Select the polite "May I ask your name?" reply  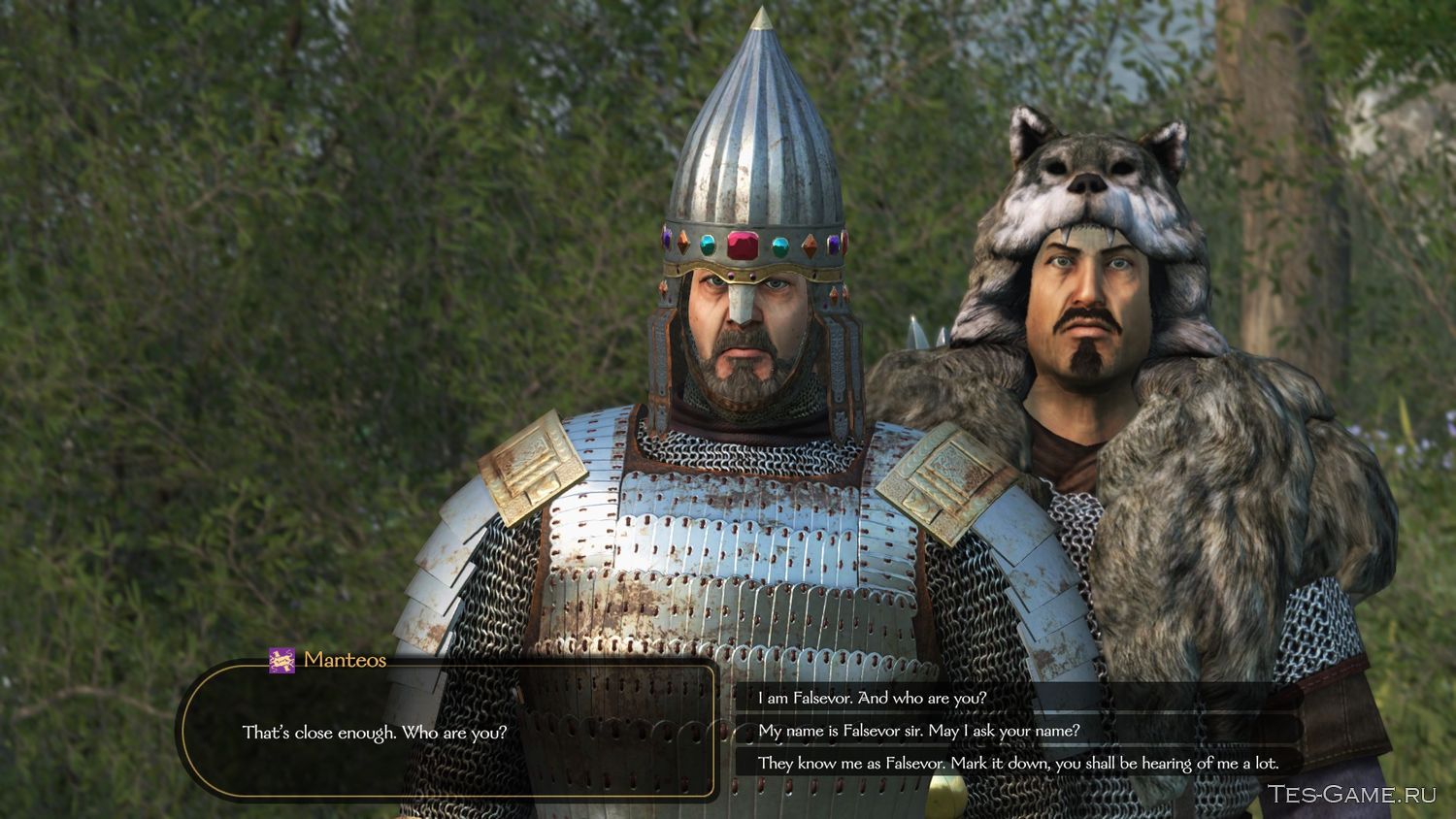(918, 731)
